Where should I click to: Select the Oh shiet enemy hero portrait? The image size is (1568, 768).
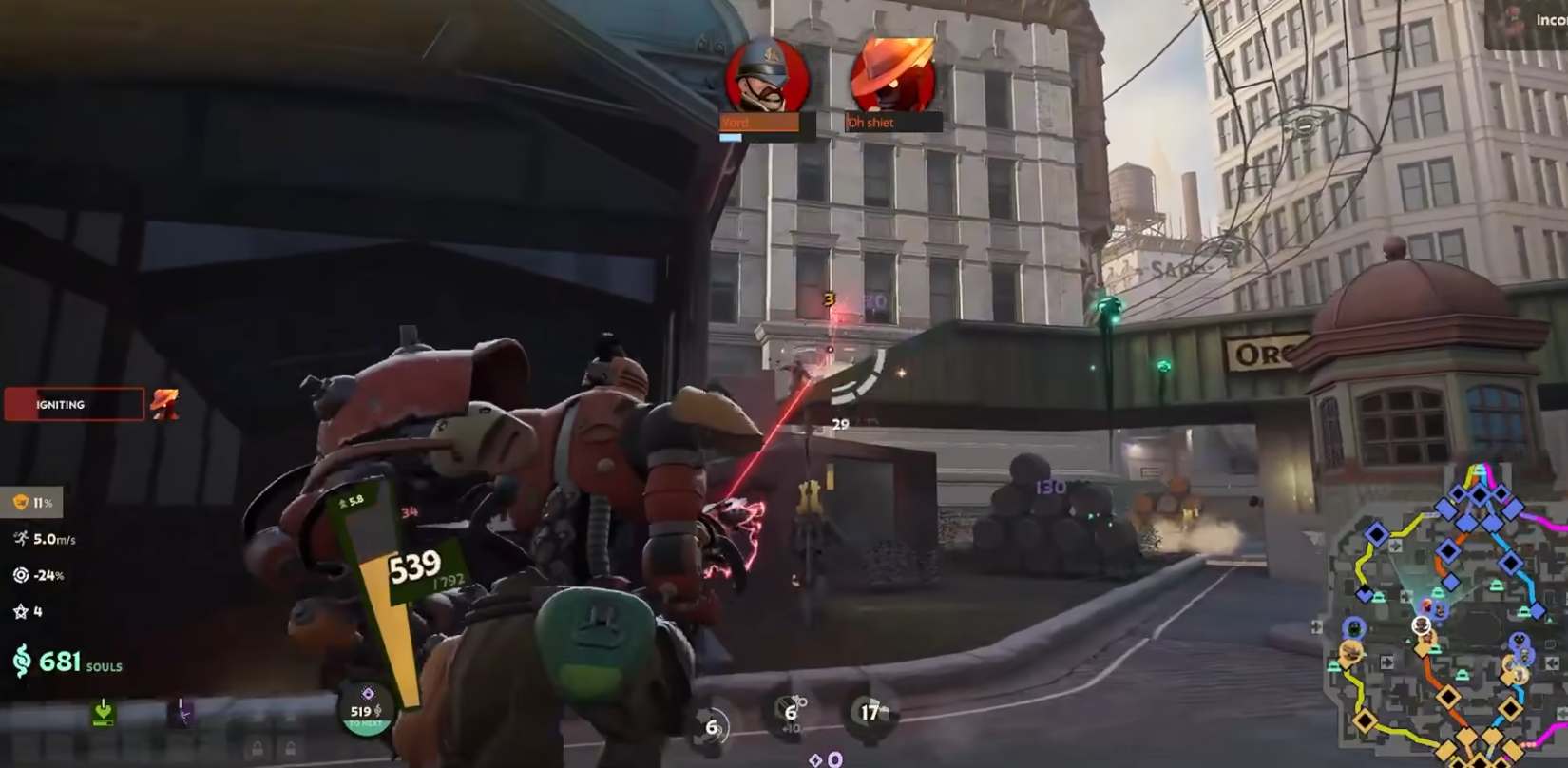click(891, 76)
